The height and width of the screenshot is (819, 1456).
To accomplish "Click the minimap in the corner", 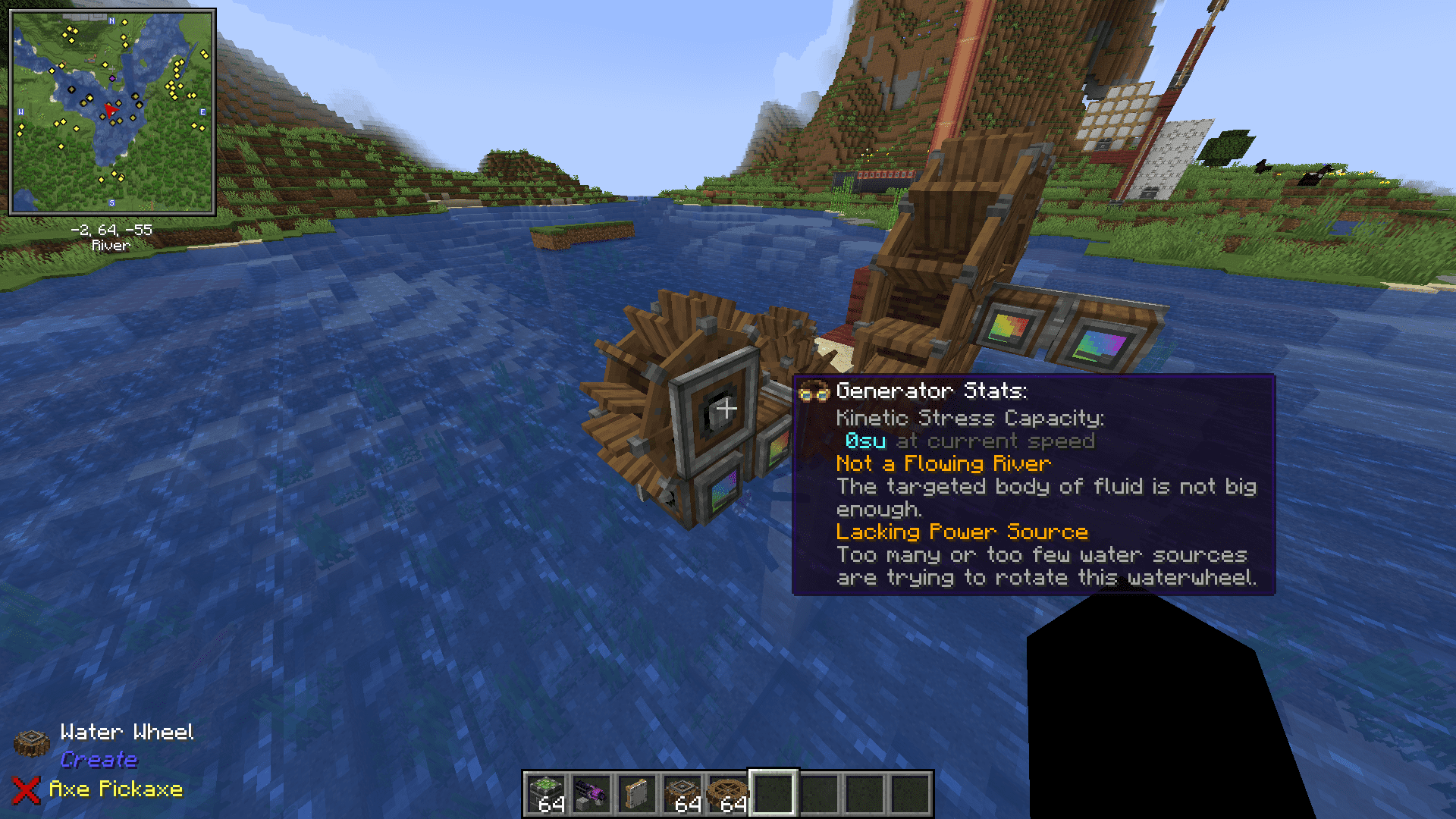I will [112, 112].
